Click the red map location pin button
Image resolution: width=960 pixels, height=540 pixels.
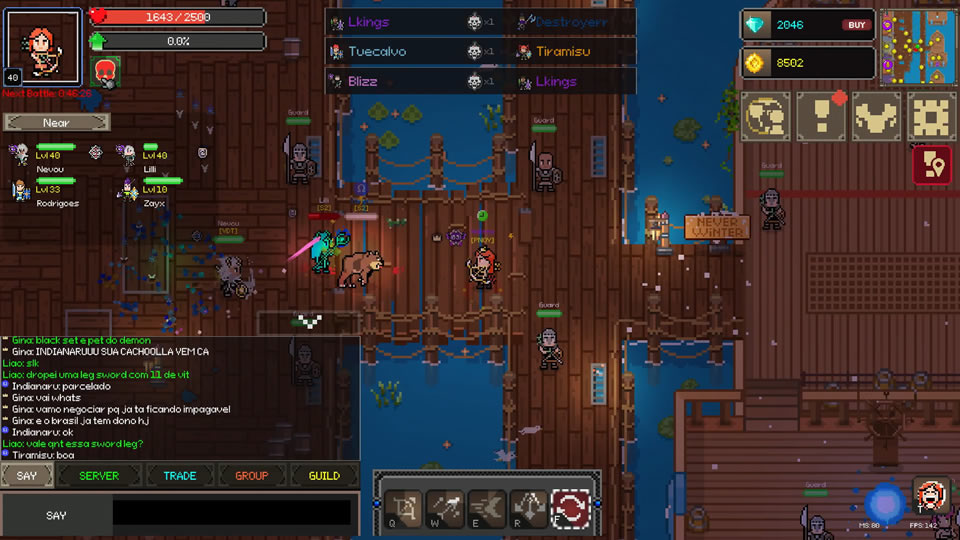(931, 165)
